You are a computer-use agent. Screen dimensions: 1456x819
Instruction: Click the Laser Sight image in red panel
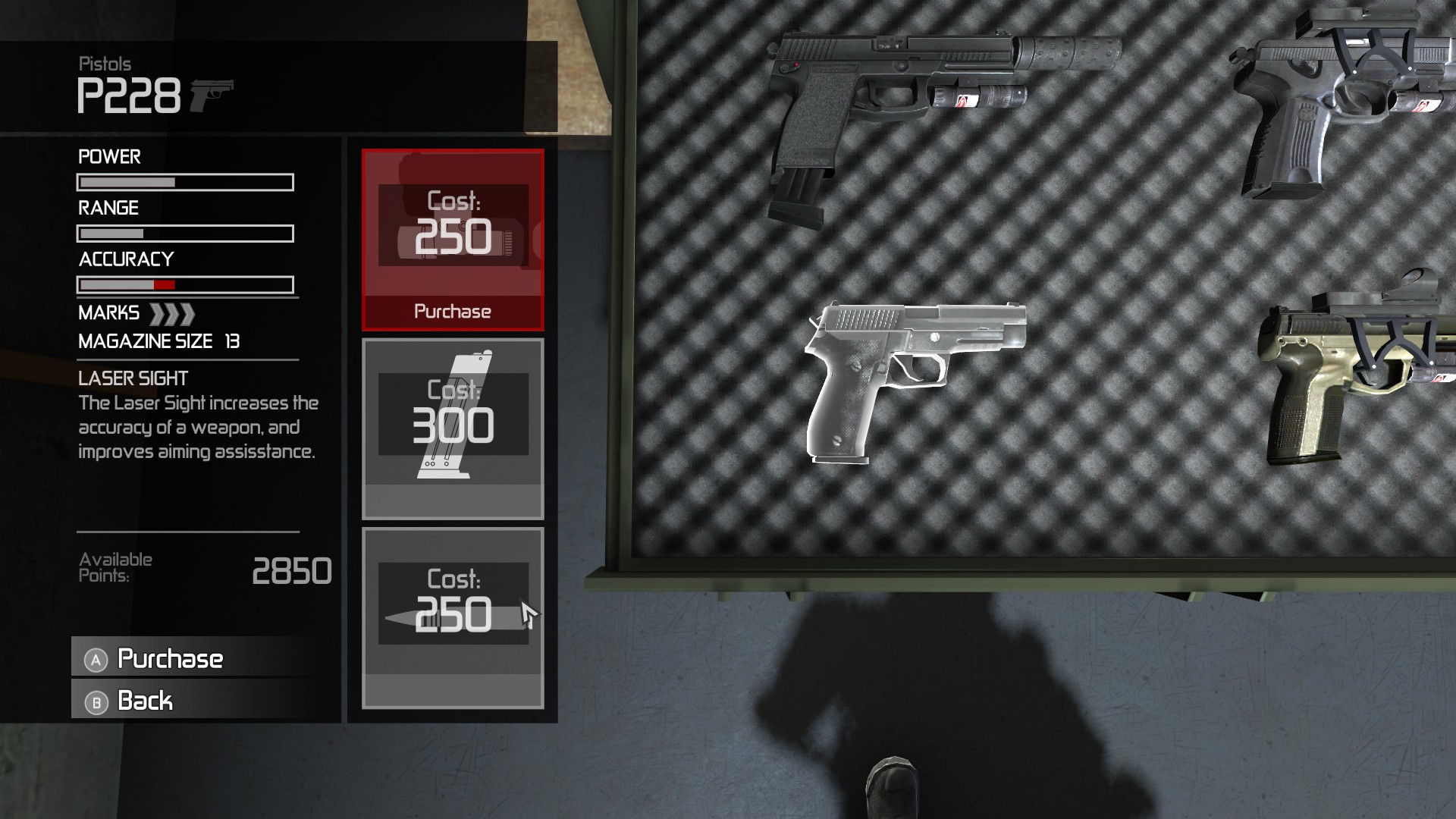(453, 227)
